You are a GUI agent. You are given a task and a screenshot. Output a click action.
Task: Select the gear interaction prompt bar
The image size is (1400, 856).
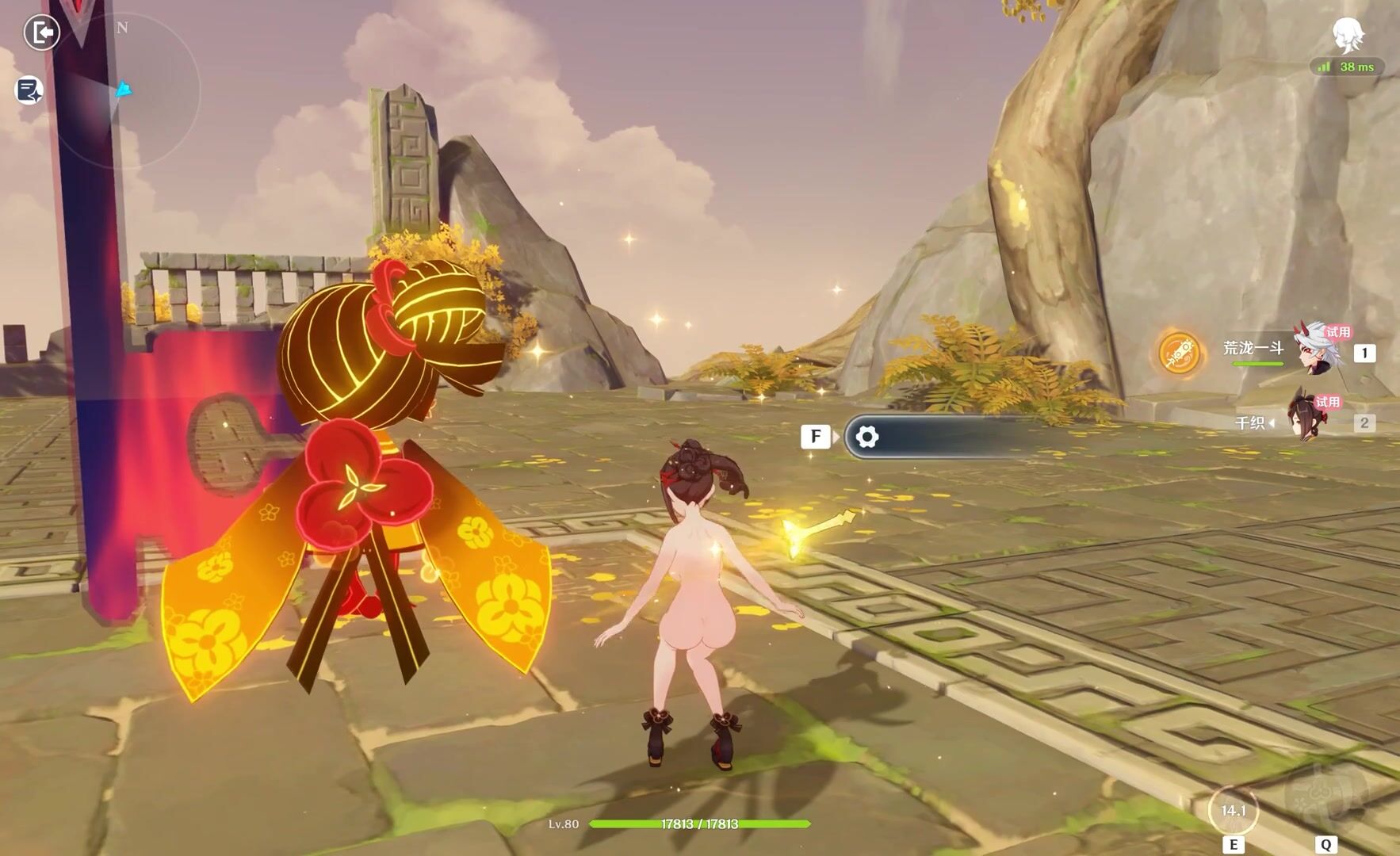[935, 437]
